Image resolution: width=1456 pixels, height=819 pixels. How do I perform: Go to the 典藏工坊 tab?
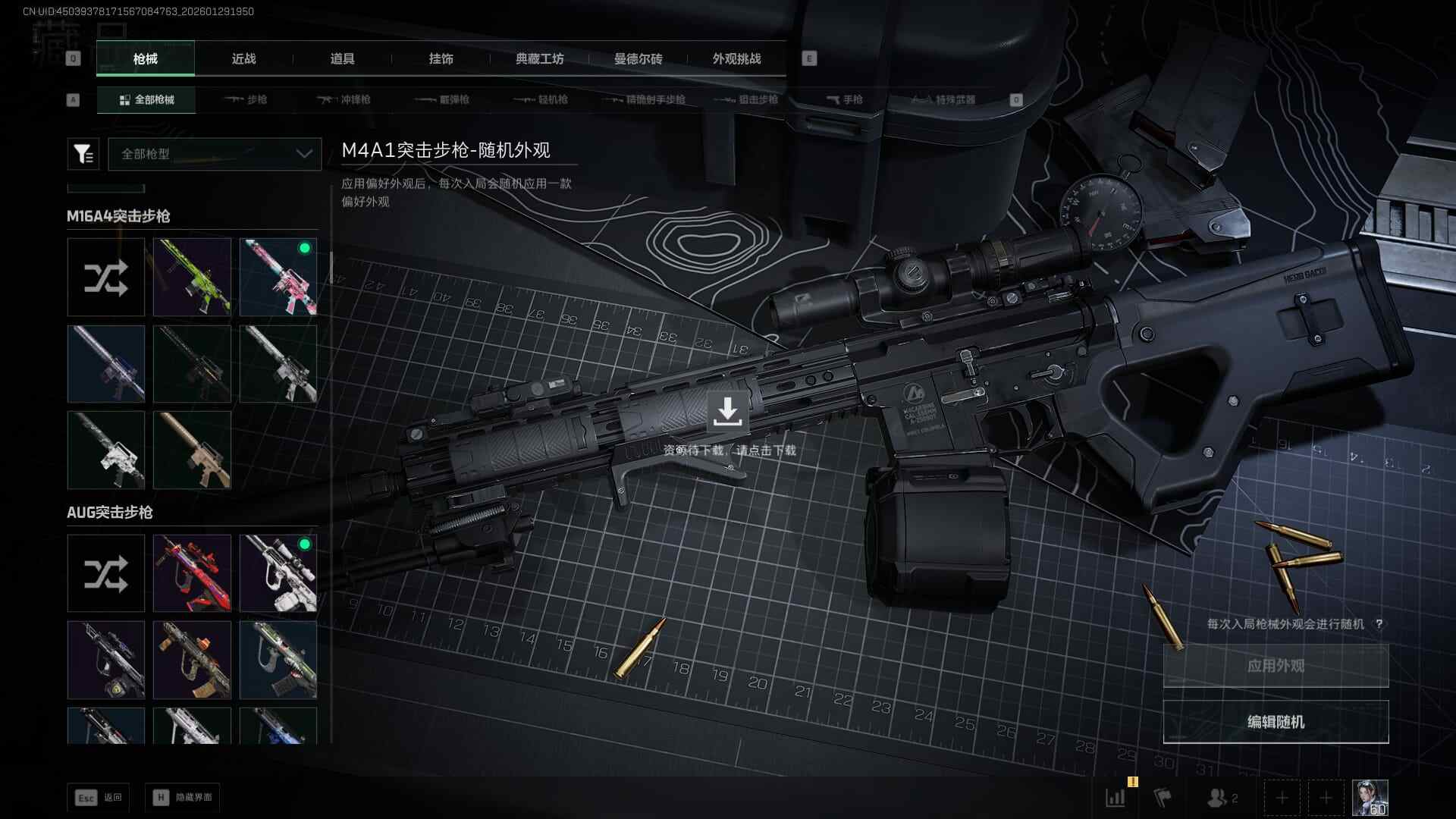tap(539, 59)
